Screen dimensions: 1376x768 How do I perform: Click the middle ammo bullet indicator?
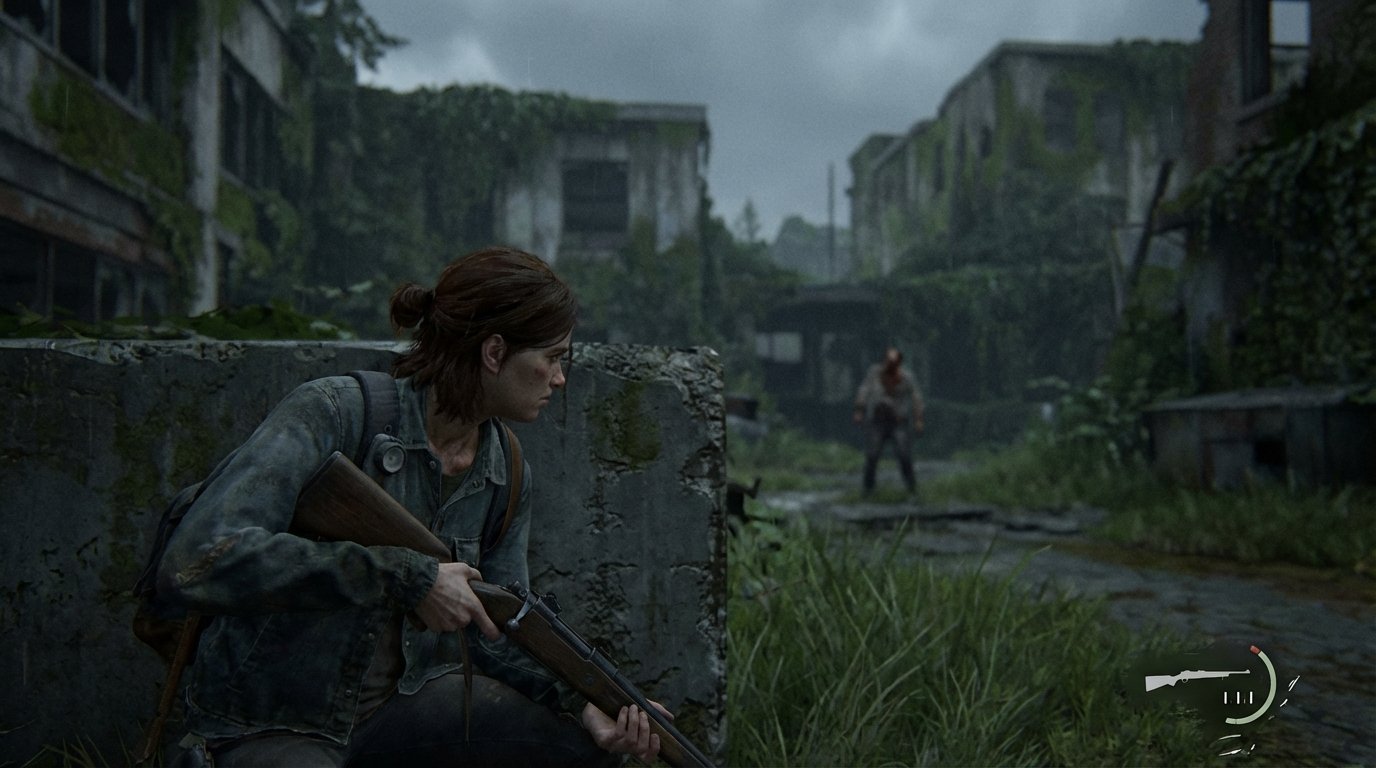pos(1238,697)
